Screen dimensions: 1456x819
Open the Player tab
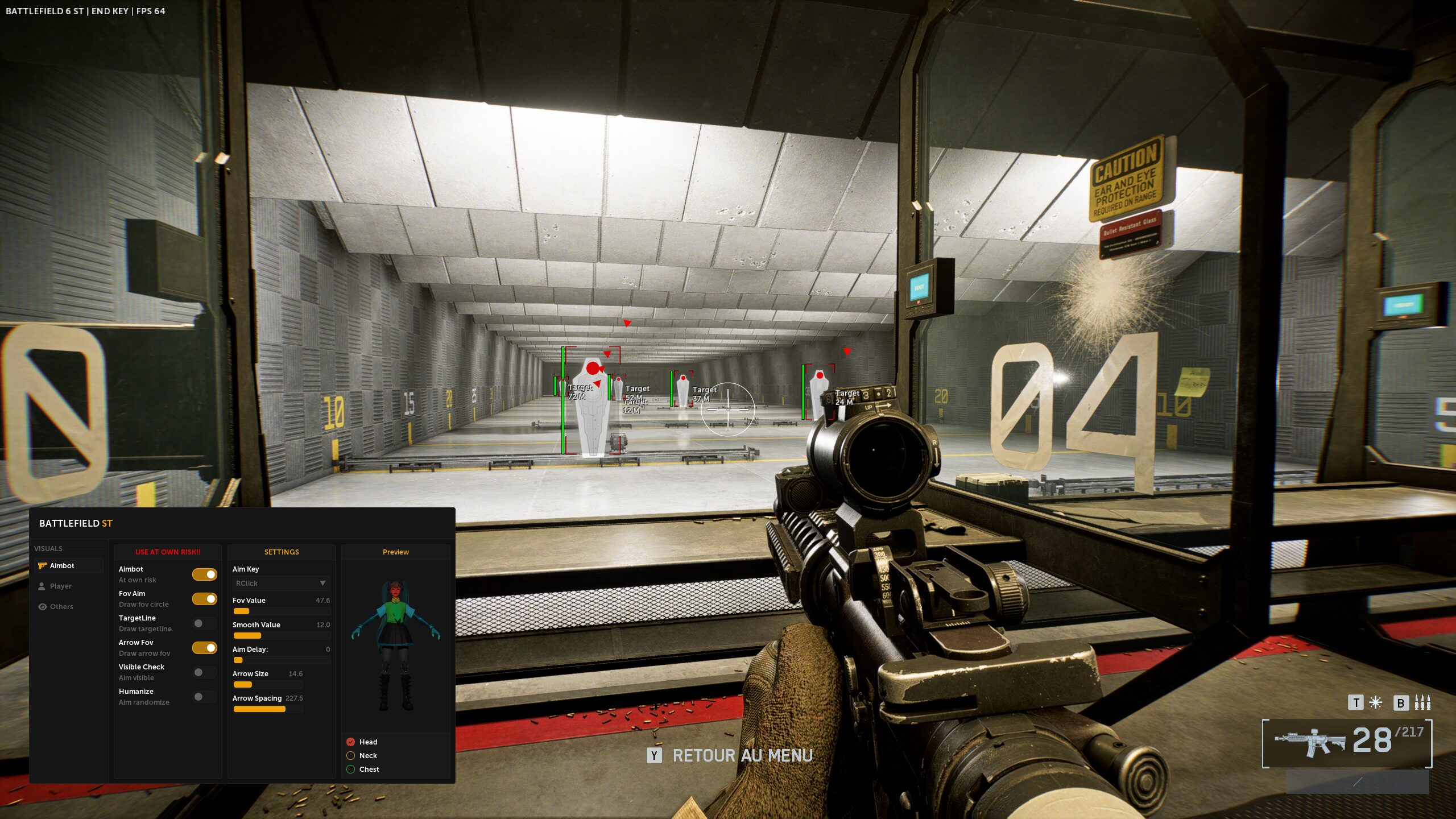(60, 586)
